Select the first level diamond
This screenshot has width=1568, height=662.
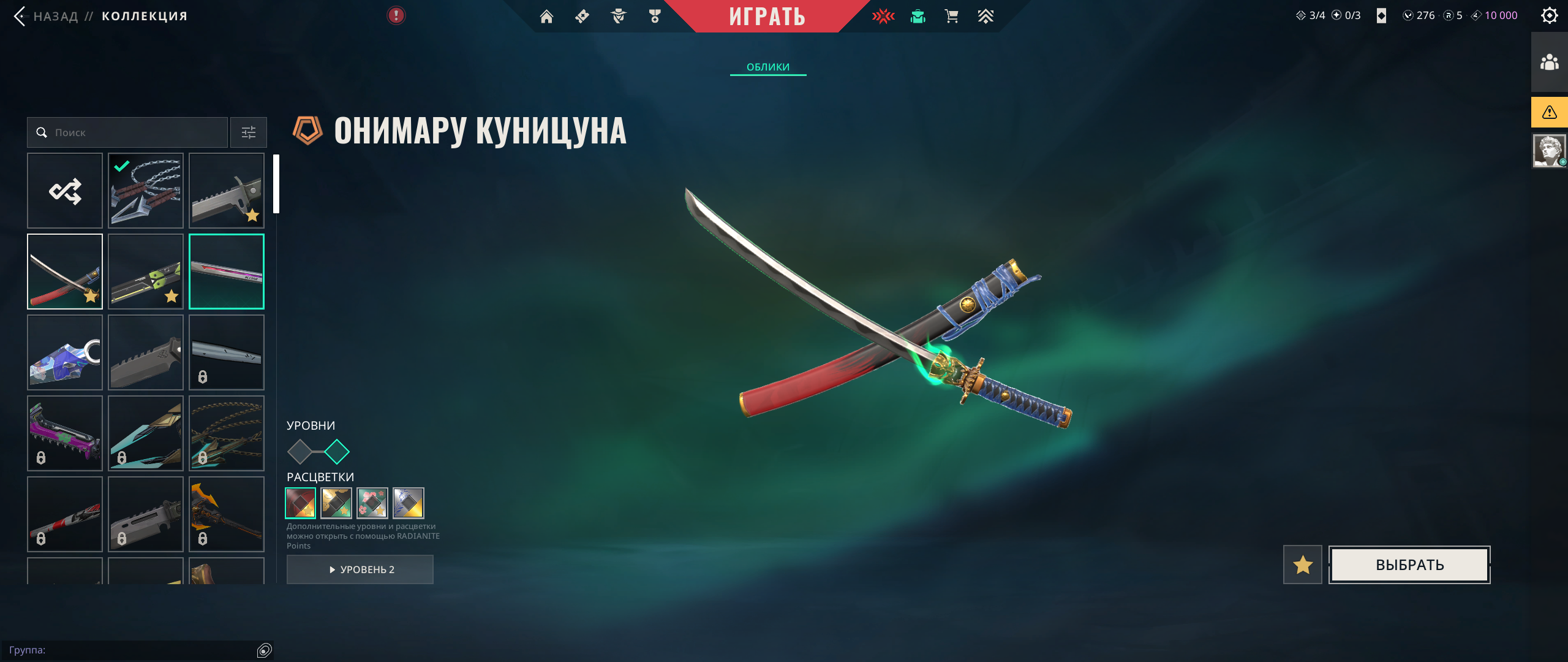pos(300,452)
